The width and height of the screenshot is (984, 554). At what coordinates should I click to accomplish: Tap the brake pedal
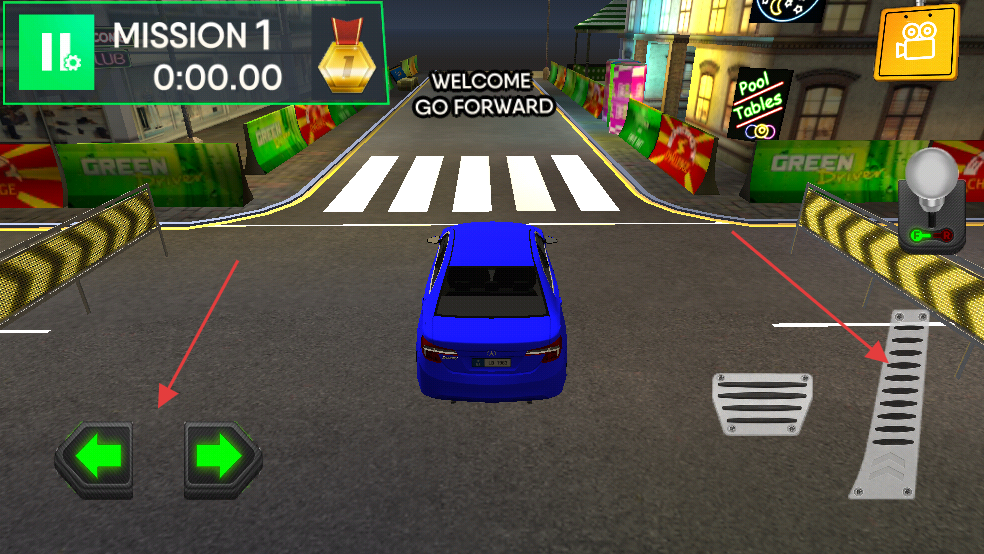(x=762, y=405)
